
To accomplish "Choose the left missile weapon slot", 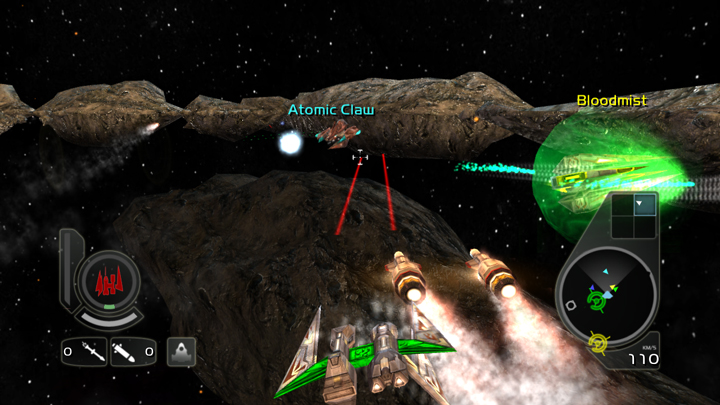I will point(84,351).
